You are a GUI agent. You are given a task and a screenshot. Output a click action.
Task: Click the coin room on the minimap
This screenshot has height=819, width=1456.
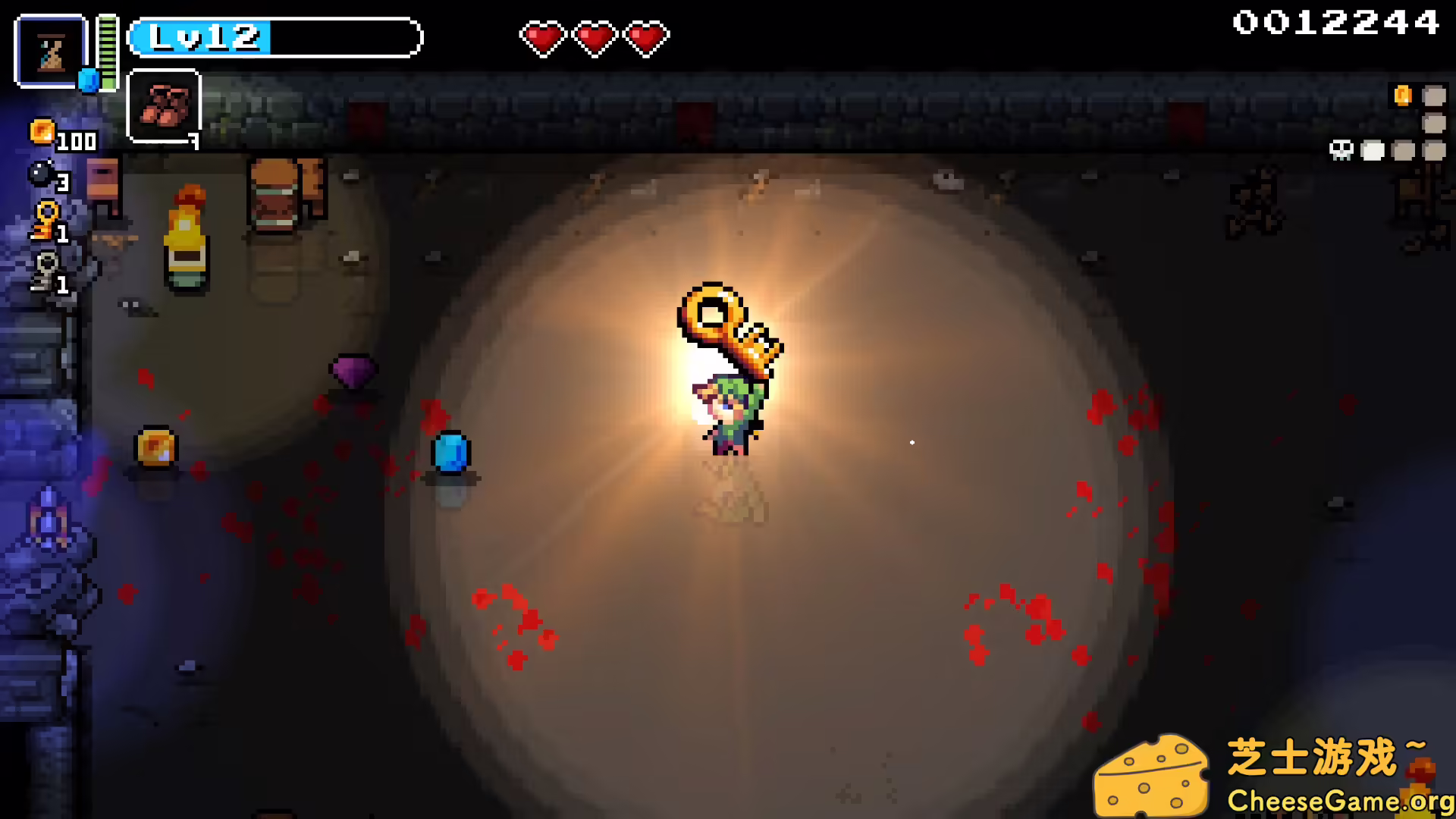[x=1403, y=95]
